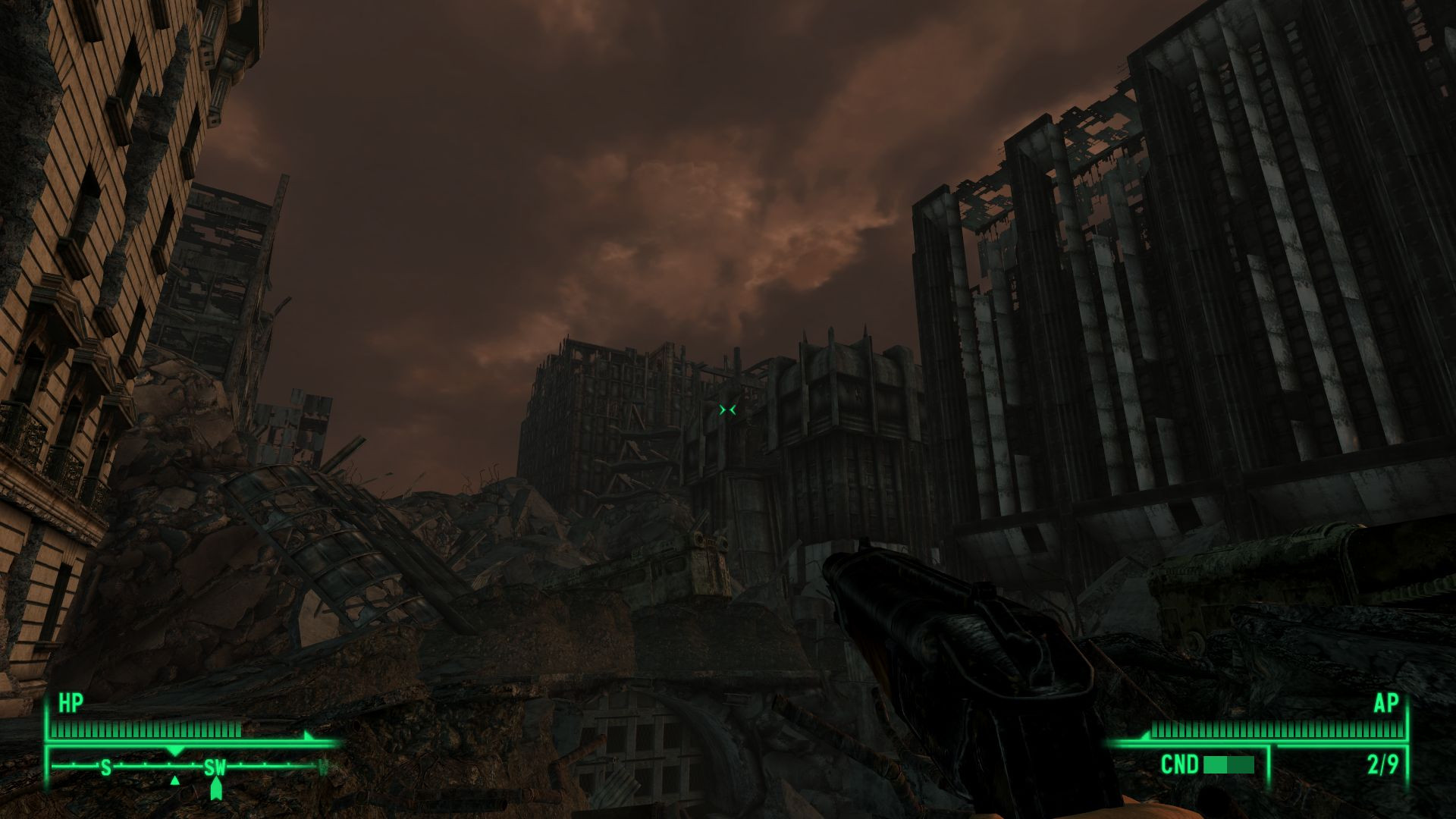Click the small triangle marker on the compass
Screen dimensions: 1456x819
175,780
